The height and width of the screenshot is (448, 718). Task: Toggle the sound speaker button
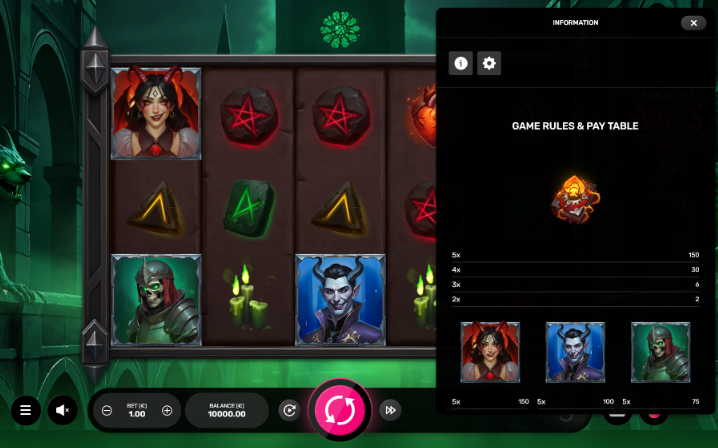[62, 410]
